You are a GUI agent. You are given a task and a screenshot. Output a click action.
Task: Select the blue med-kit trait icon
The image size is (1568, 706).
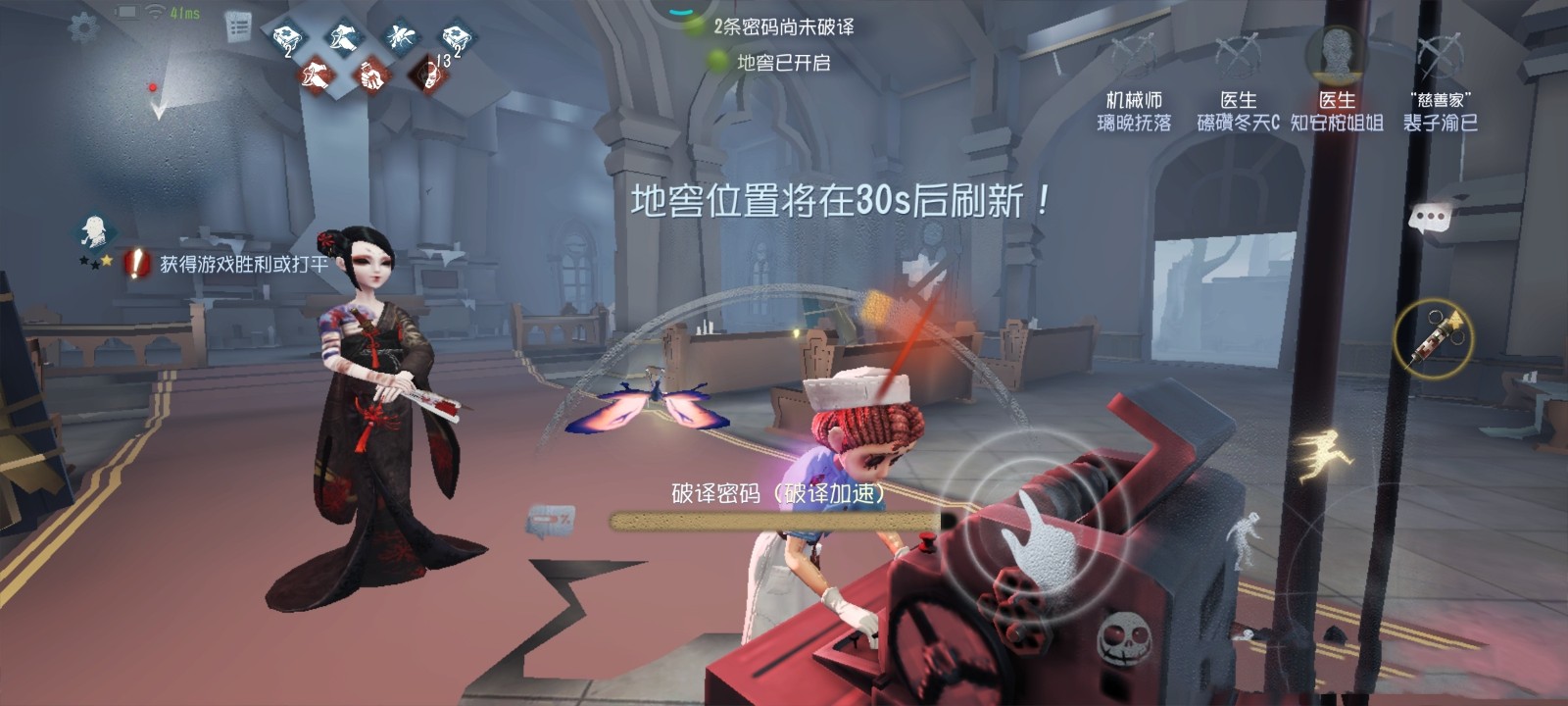point(288,37)
